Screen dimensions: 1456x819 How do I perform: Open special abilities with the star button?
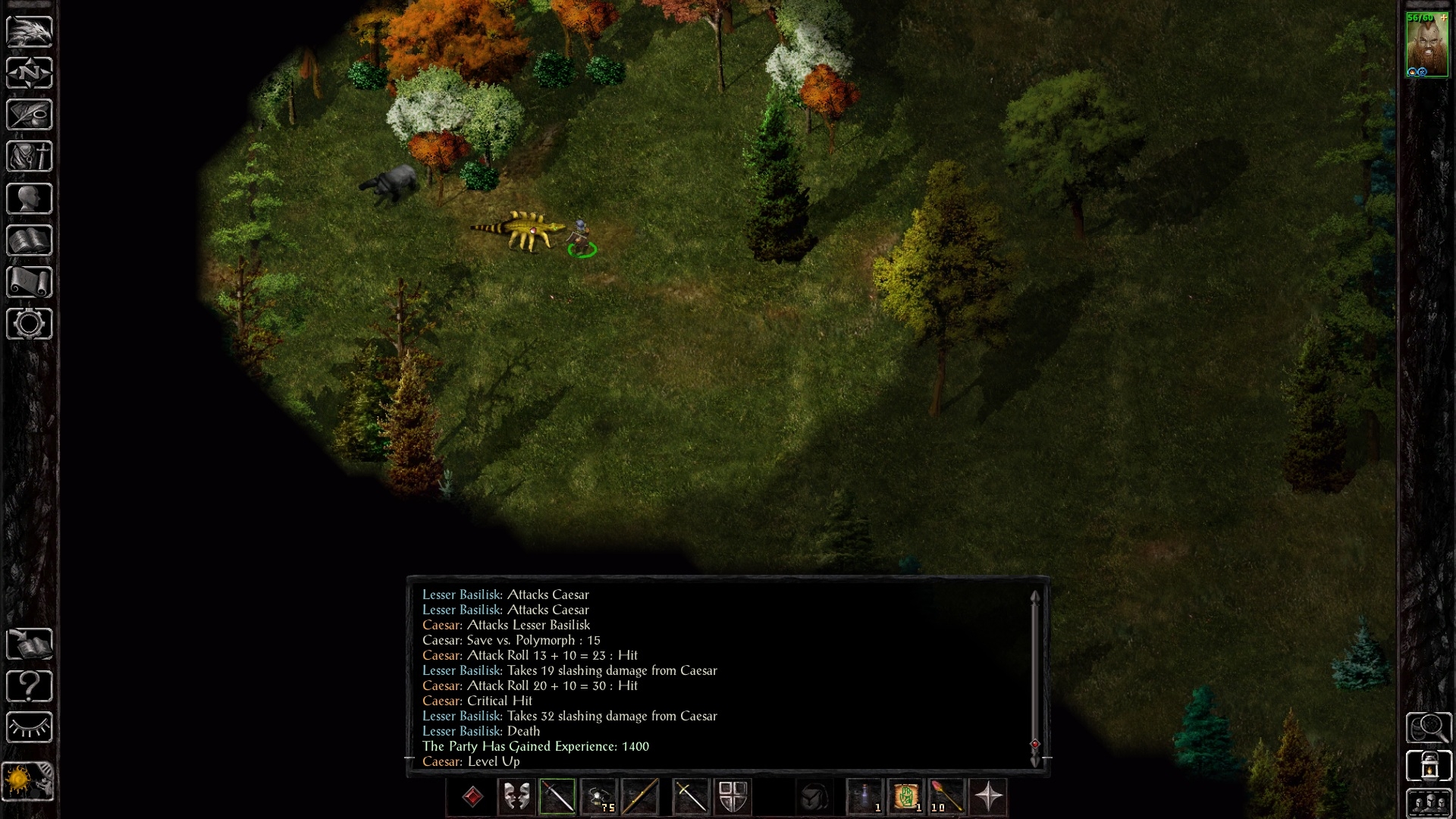tap(988, 797)
